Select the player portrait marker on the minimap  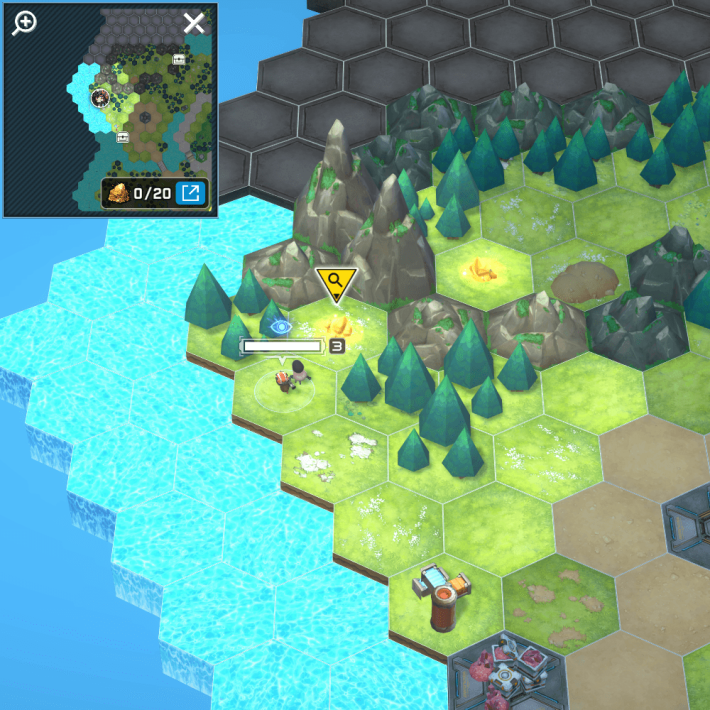(100, 97)
